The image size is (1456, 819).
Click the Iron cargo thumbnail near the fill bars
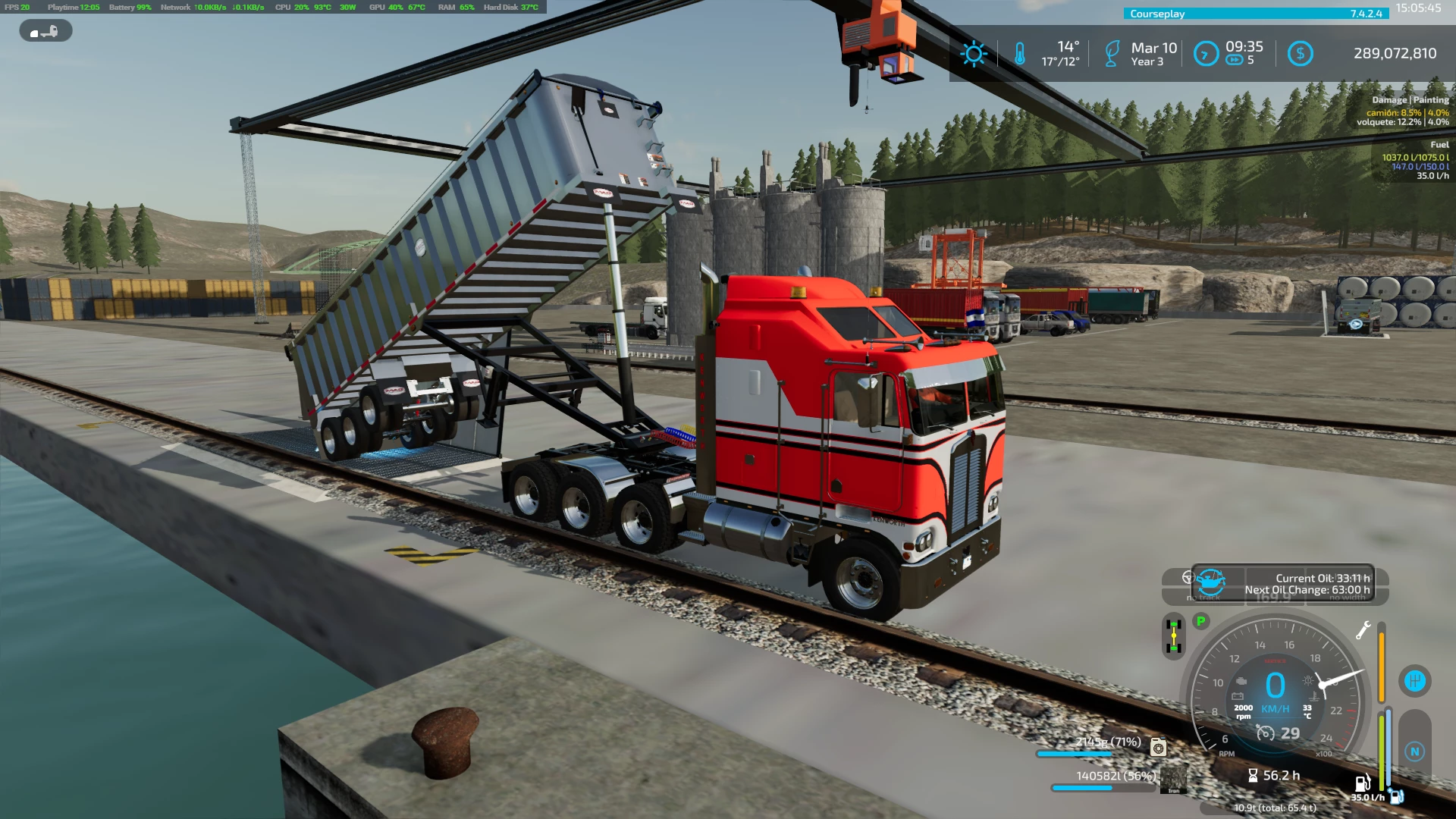click(x=1174, y=780)
